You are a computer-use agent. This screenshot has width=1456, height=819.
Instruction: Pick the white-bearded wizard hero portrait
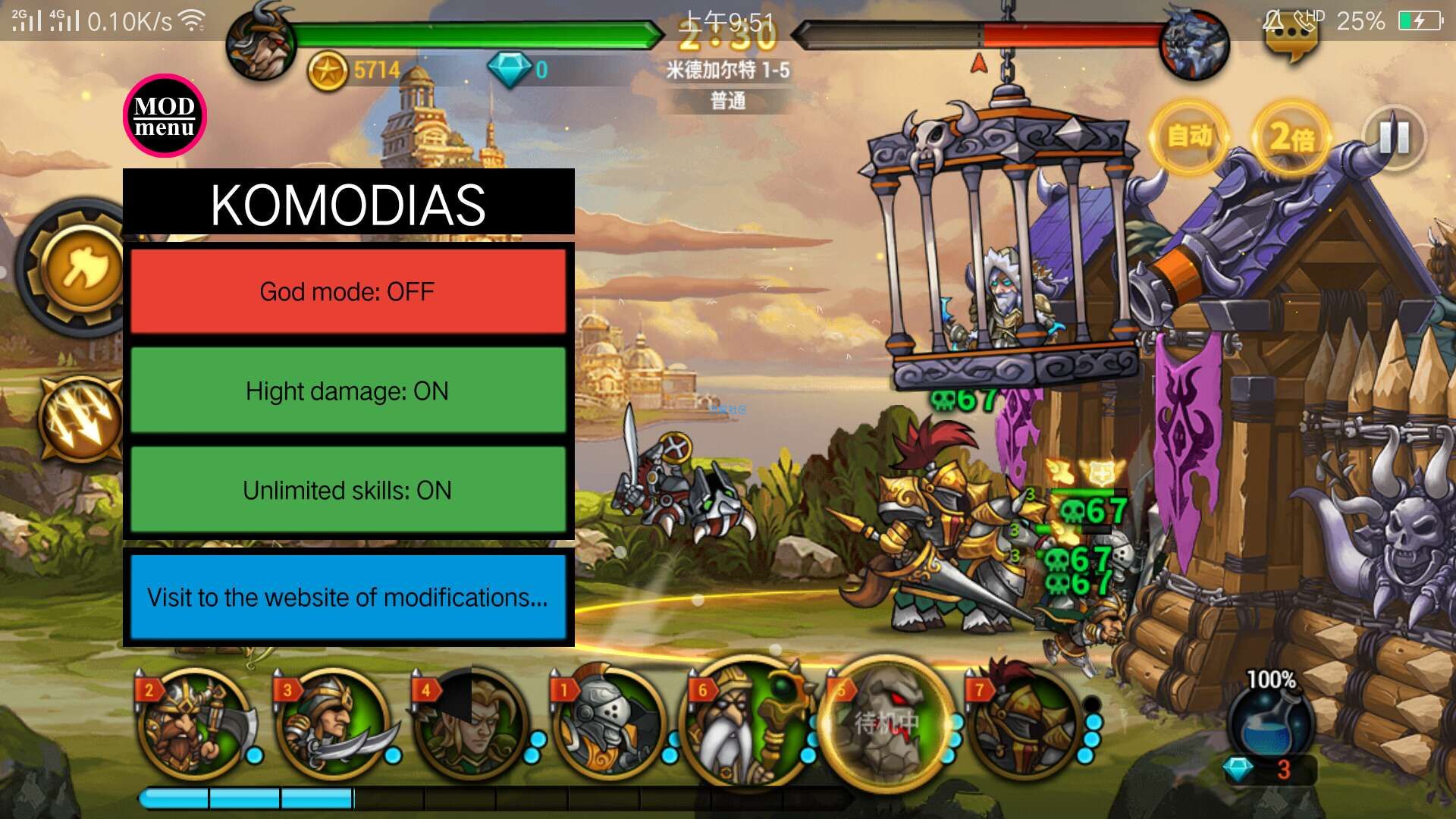point(748,724)
